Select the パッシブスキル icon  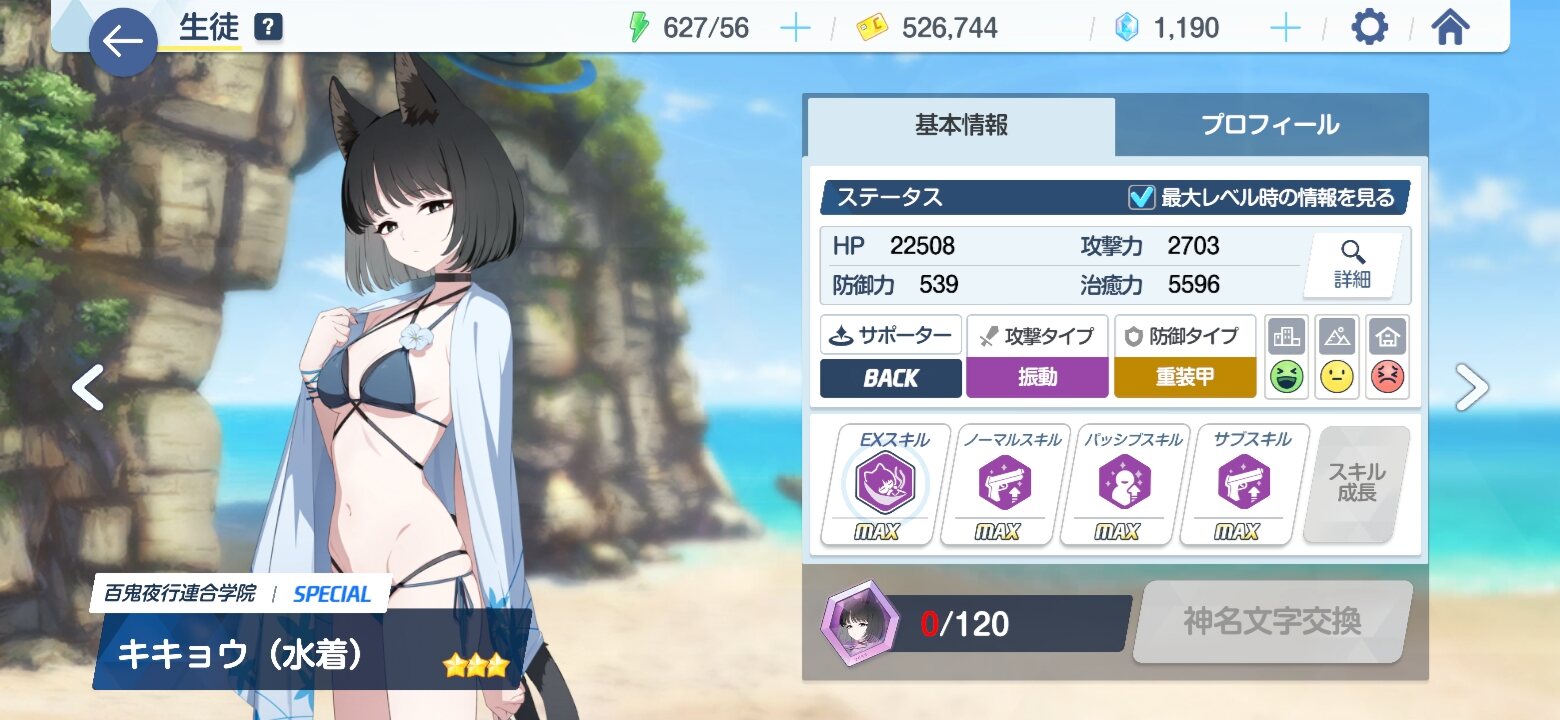pos(1124,484)
